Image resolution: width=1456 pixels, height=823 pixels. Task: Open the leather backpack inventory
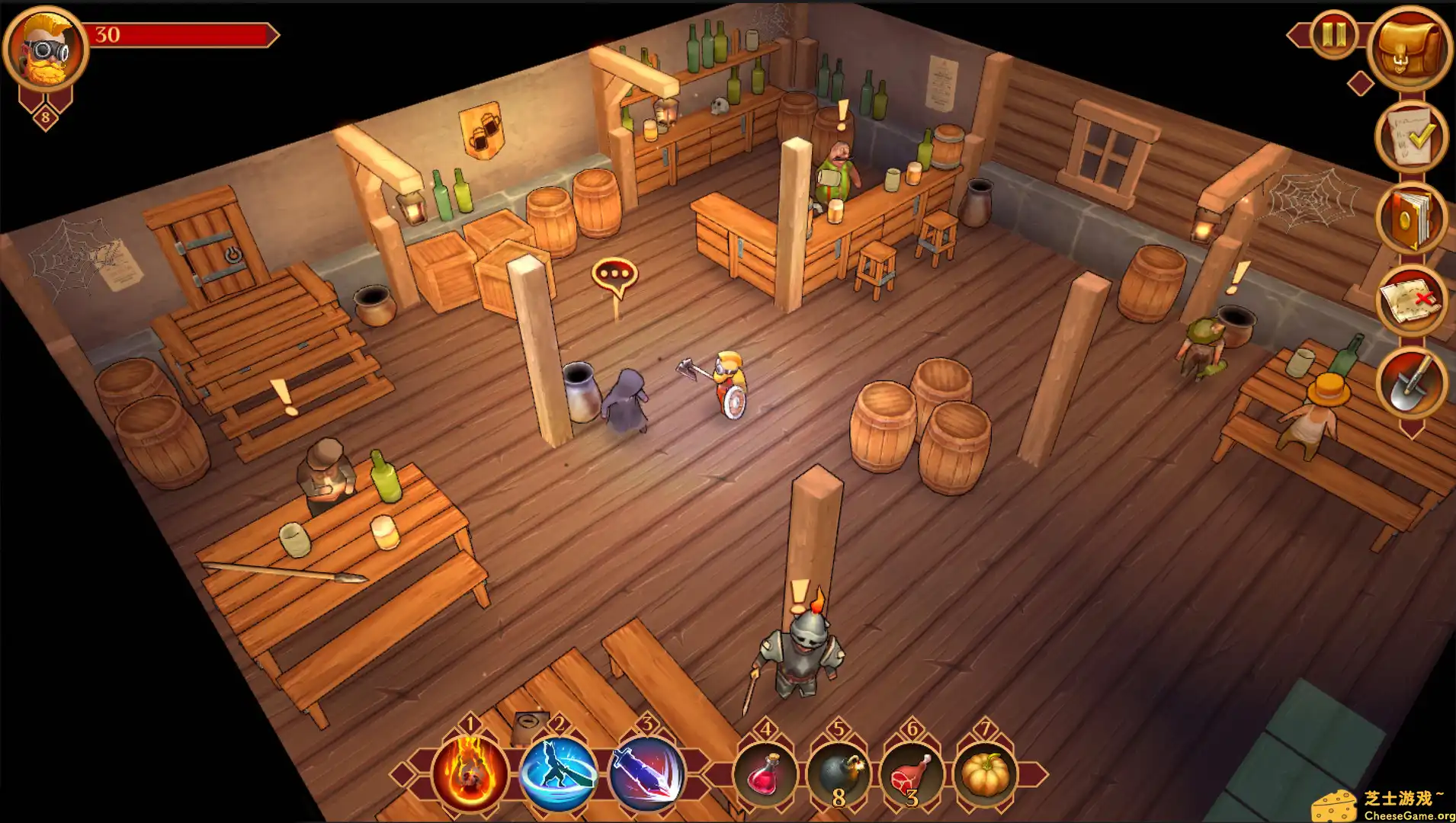point(1409,50)
